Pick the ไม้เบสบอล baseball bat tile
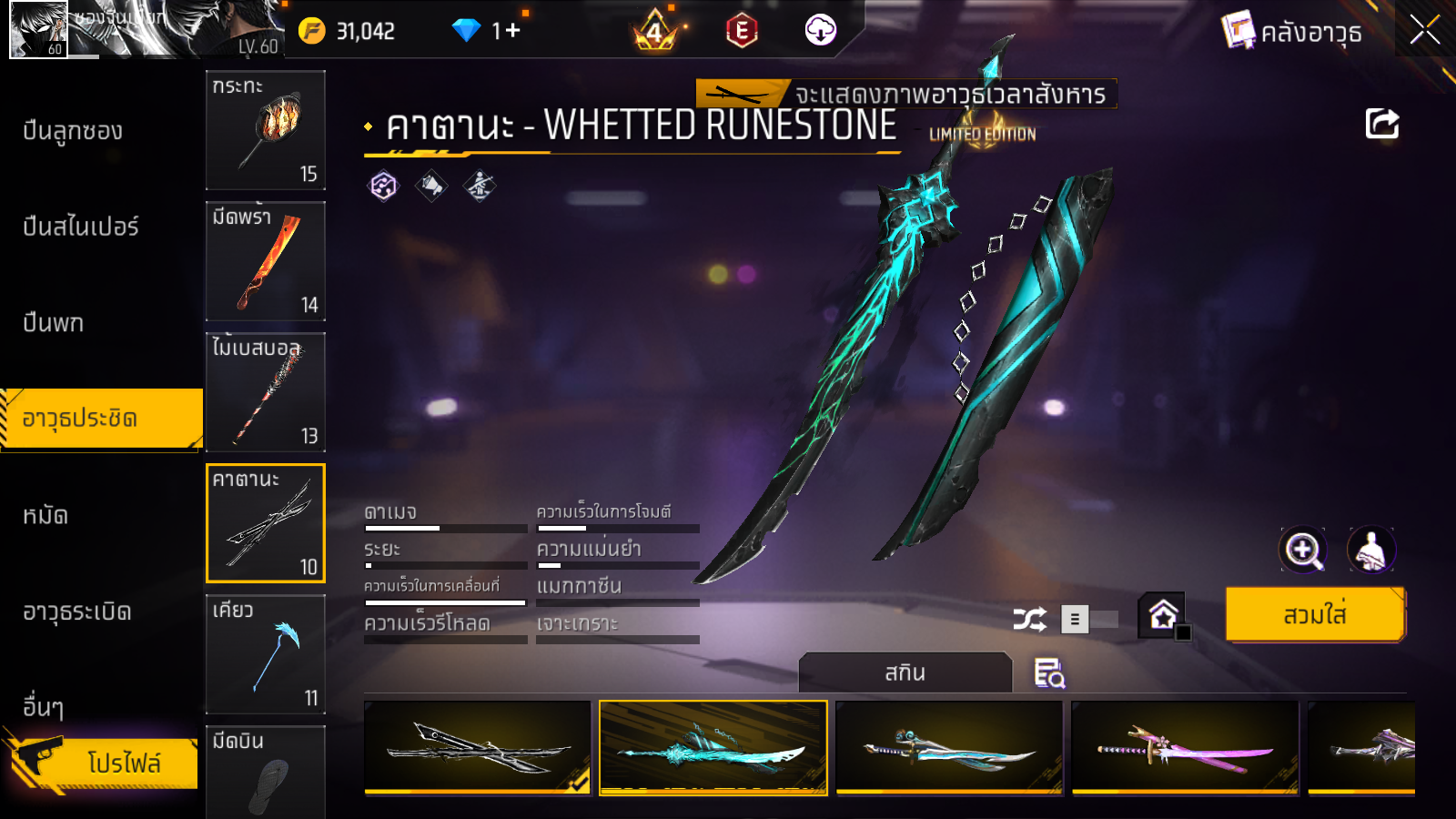Viewport: 1456px width, 819px height. [266, 392]
